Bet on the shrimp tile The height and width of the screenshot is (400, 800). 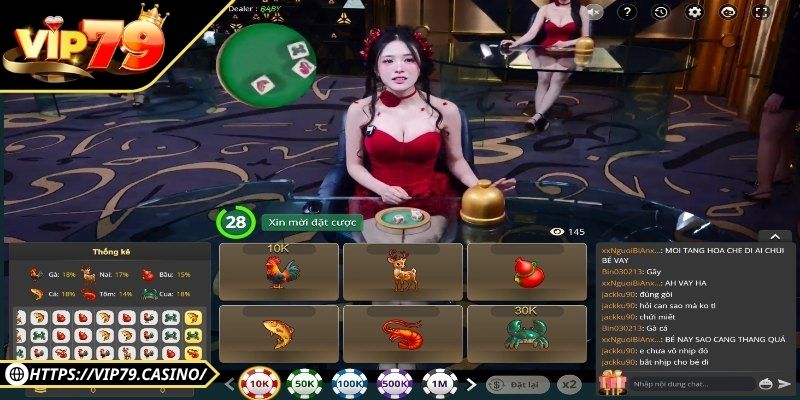402,334
